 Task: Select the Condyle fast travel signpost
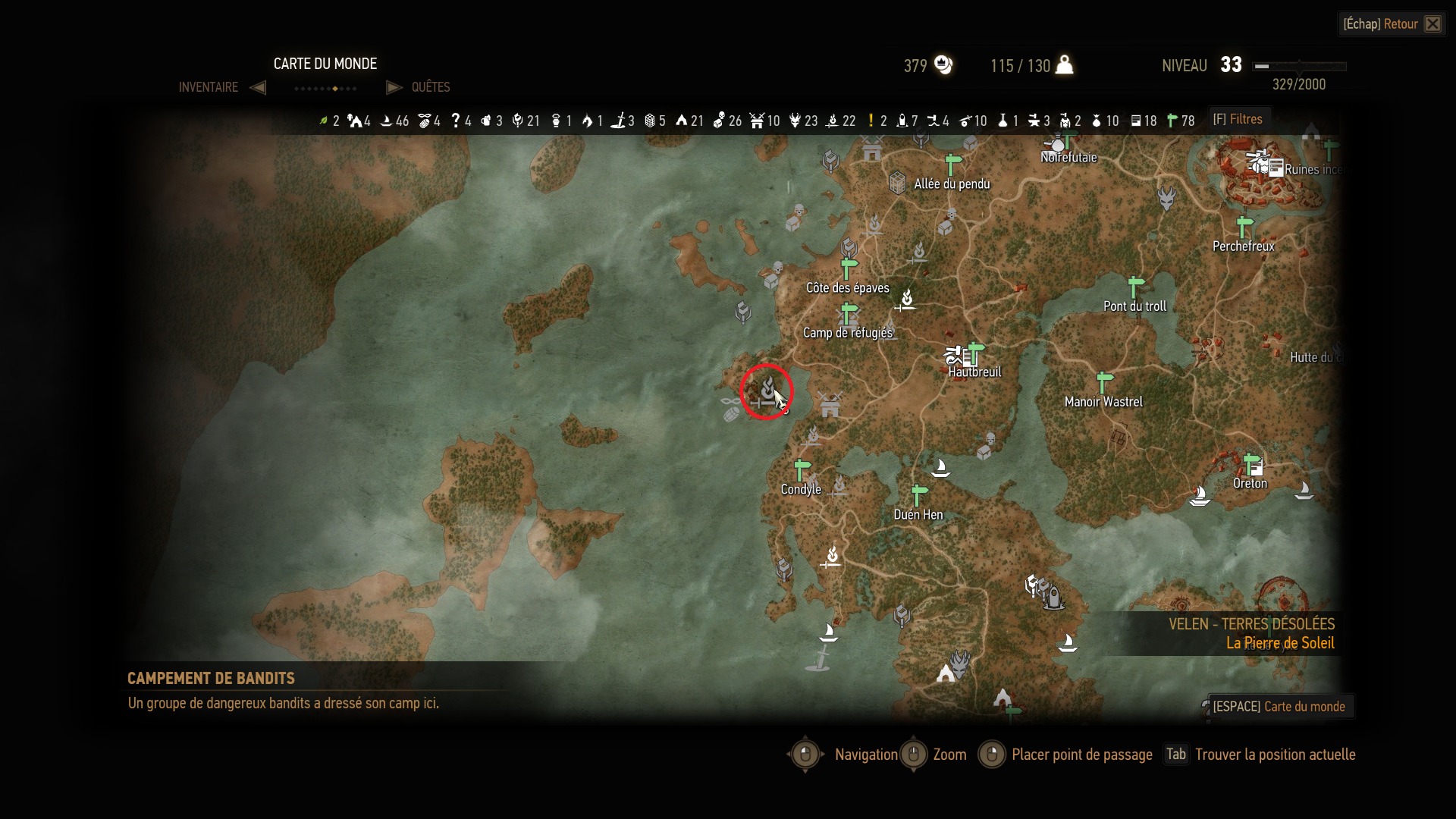(802, 470)
